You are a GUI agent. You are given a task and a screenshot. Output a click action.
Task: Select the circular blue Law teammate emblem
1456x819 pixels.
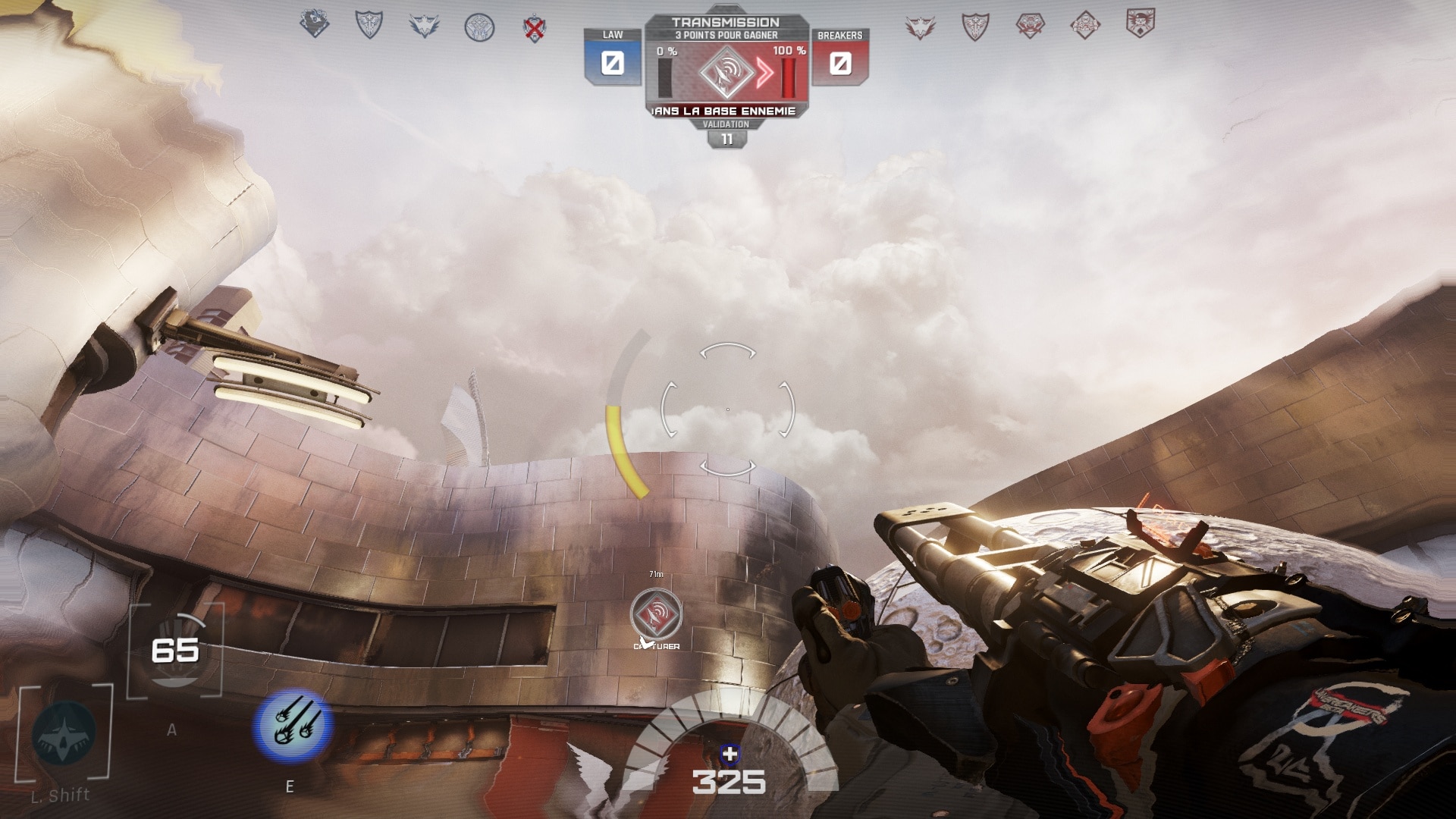pyautogui.click(x=479, y=28)
